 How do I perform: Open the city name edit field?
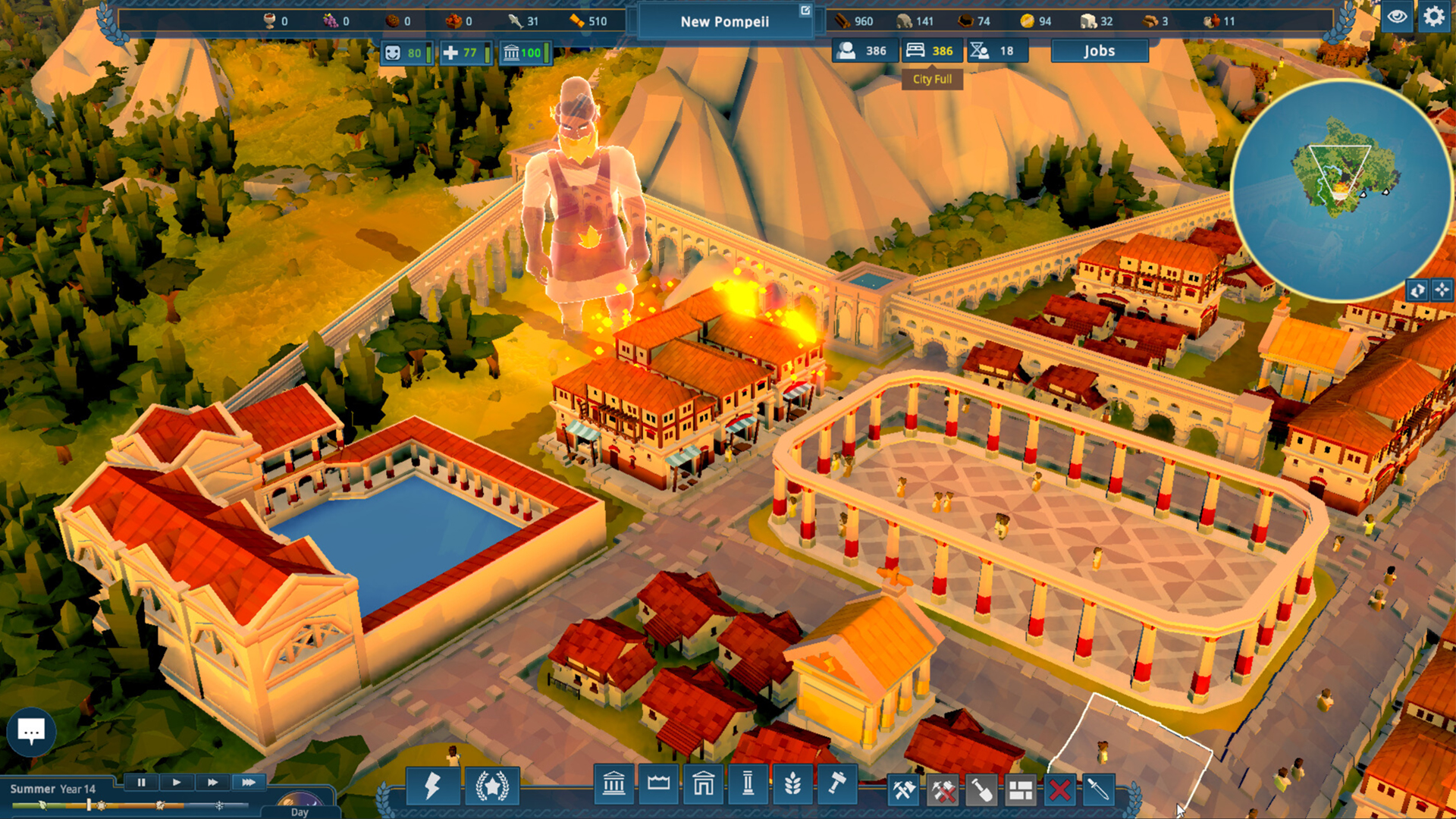805,11
